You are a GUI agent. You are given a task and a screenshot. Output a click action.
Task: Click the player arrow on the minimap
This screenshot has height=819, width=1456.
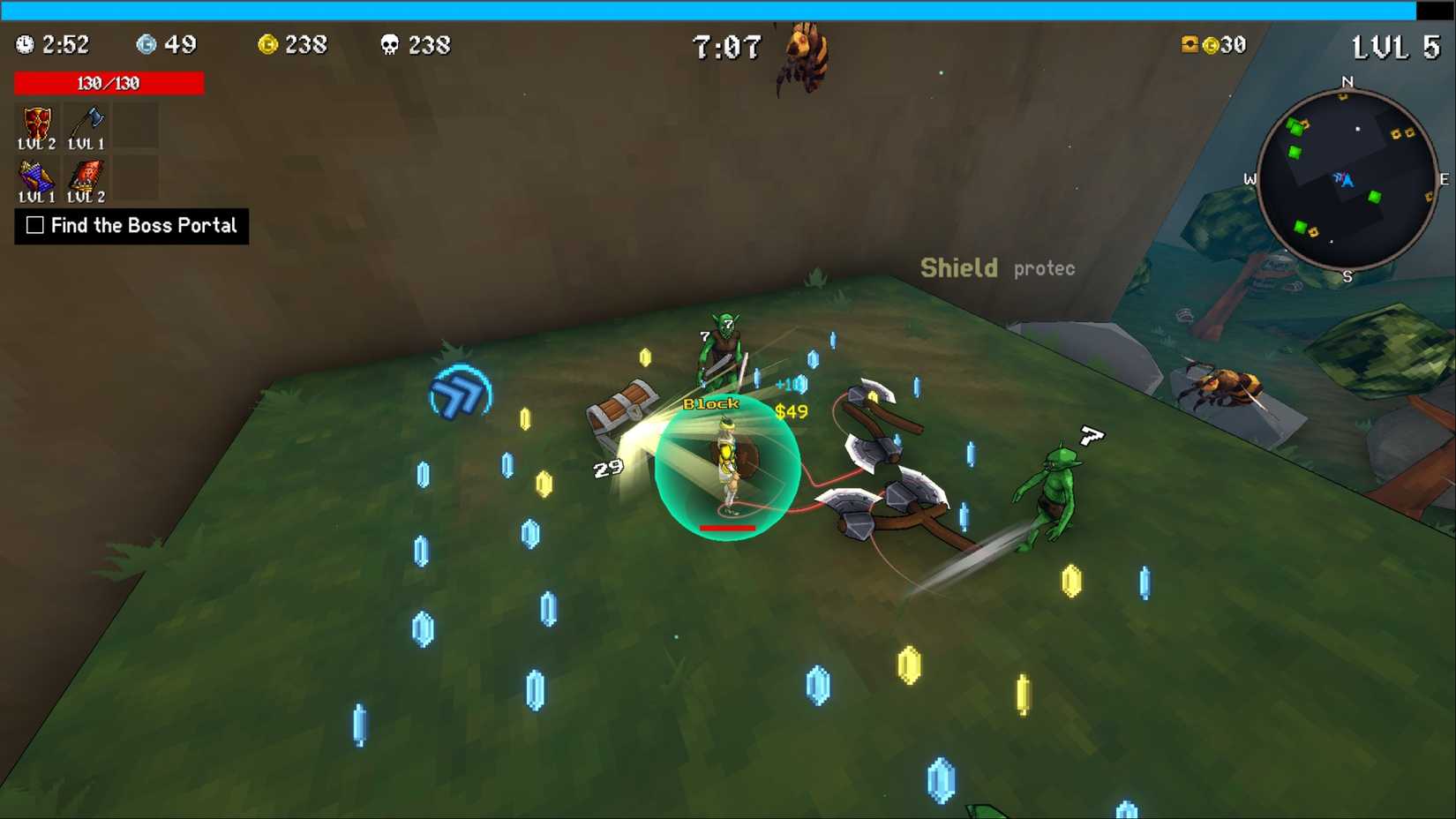(x=1344, y=179)
